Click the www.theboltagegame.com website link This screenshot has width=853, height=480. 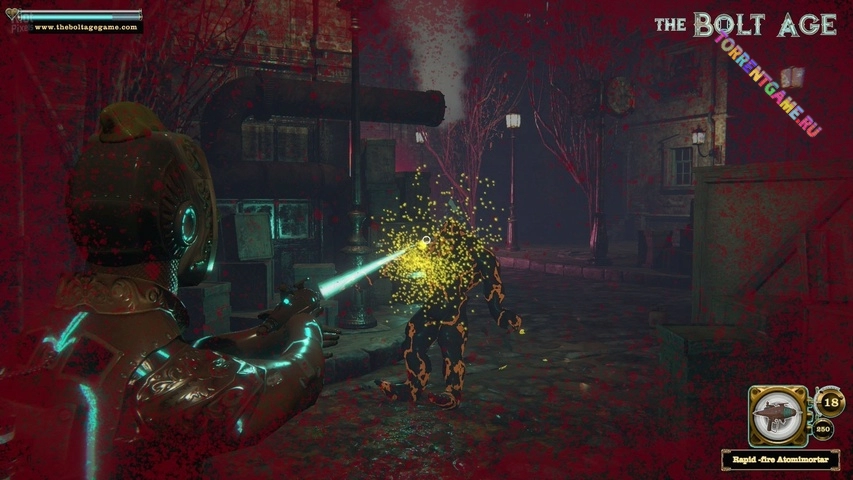point(84,27)
